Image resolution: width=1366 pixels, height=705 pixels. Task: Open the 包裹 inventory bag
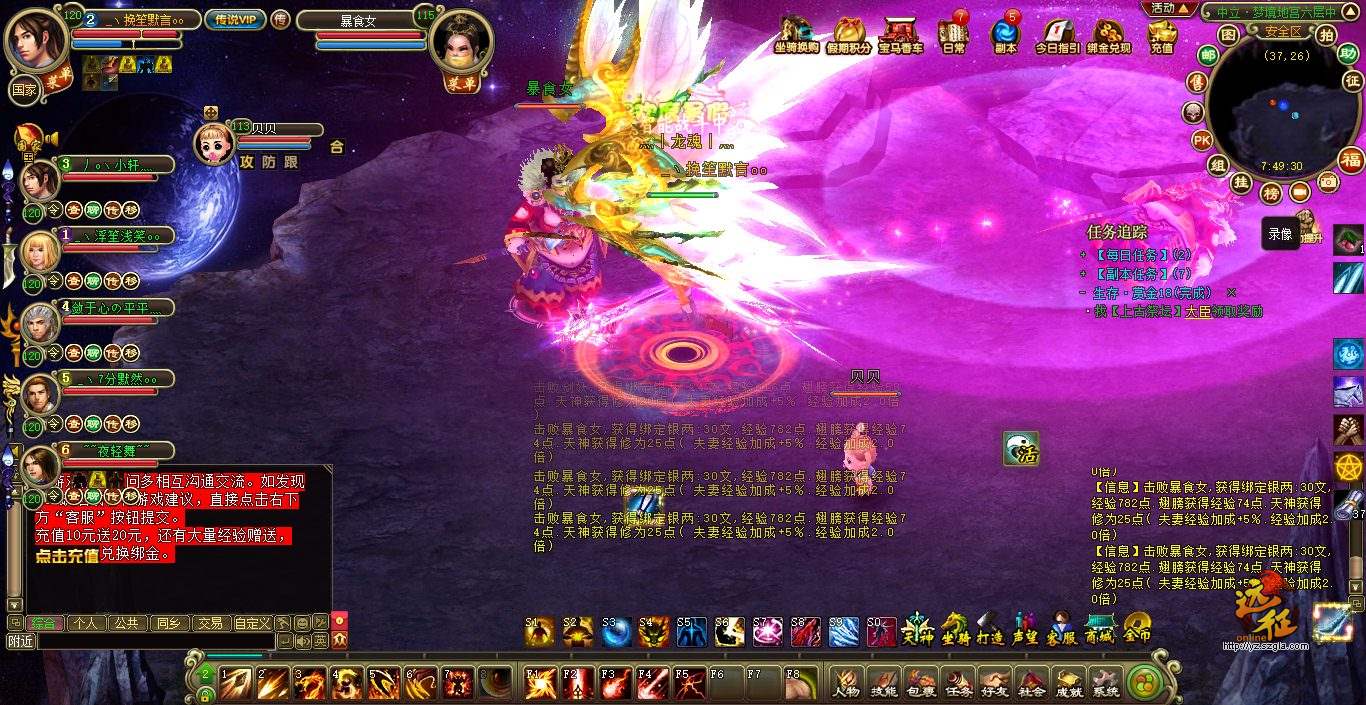point(921,682)
